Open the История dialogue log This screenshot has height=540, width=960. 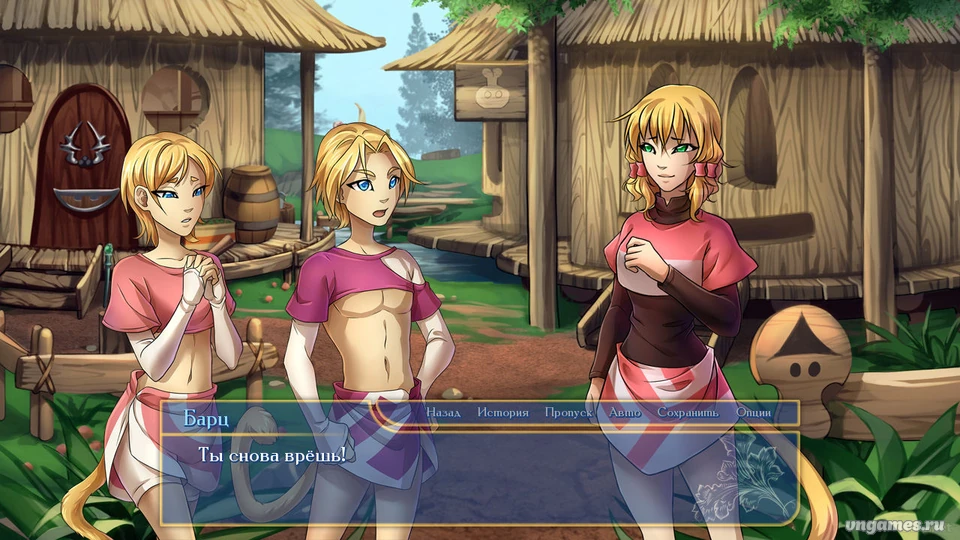(502, 413)
